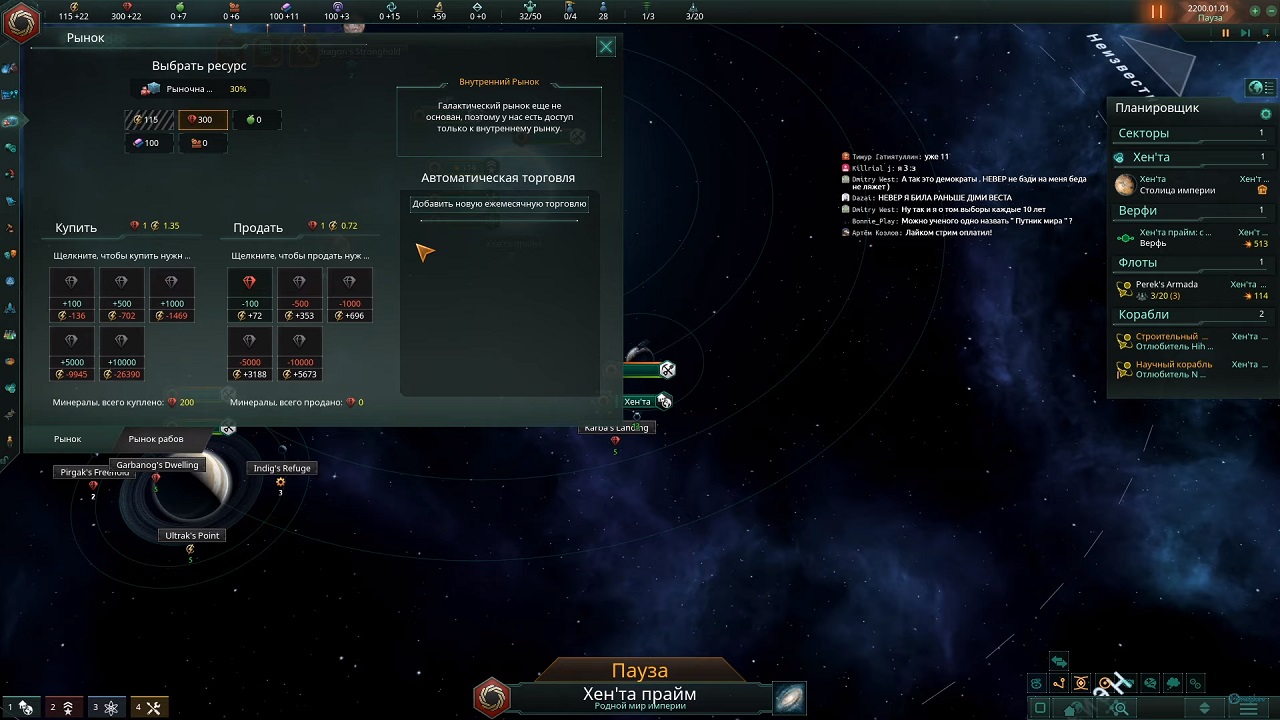This screenshot has width=1280, height=720.
Task: Switch to the Рынок рабов tab
Action: (x=156, y=439)
